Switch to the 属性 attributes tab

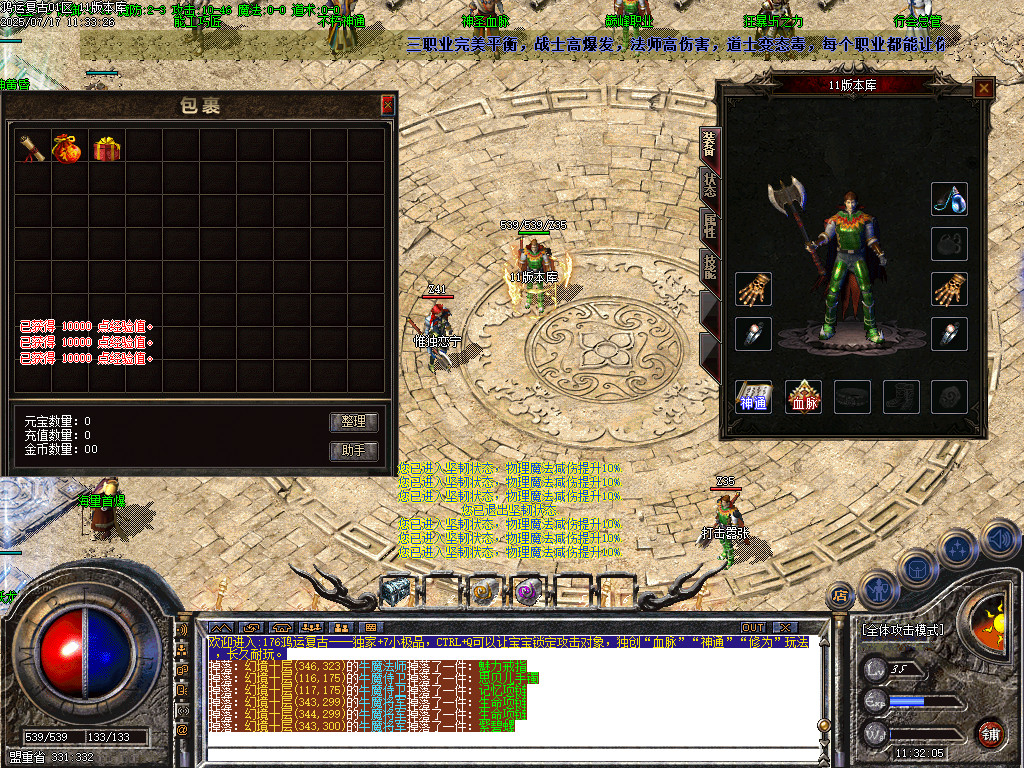(709, 226)
